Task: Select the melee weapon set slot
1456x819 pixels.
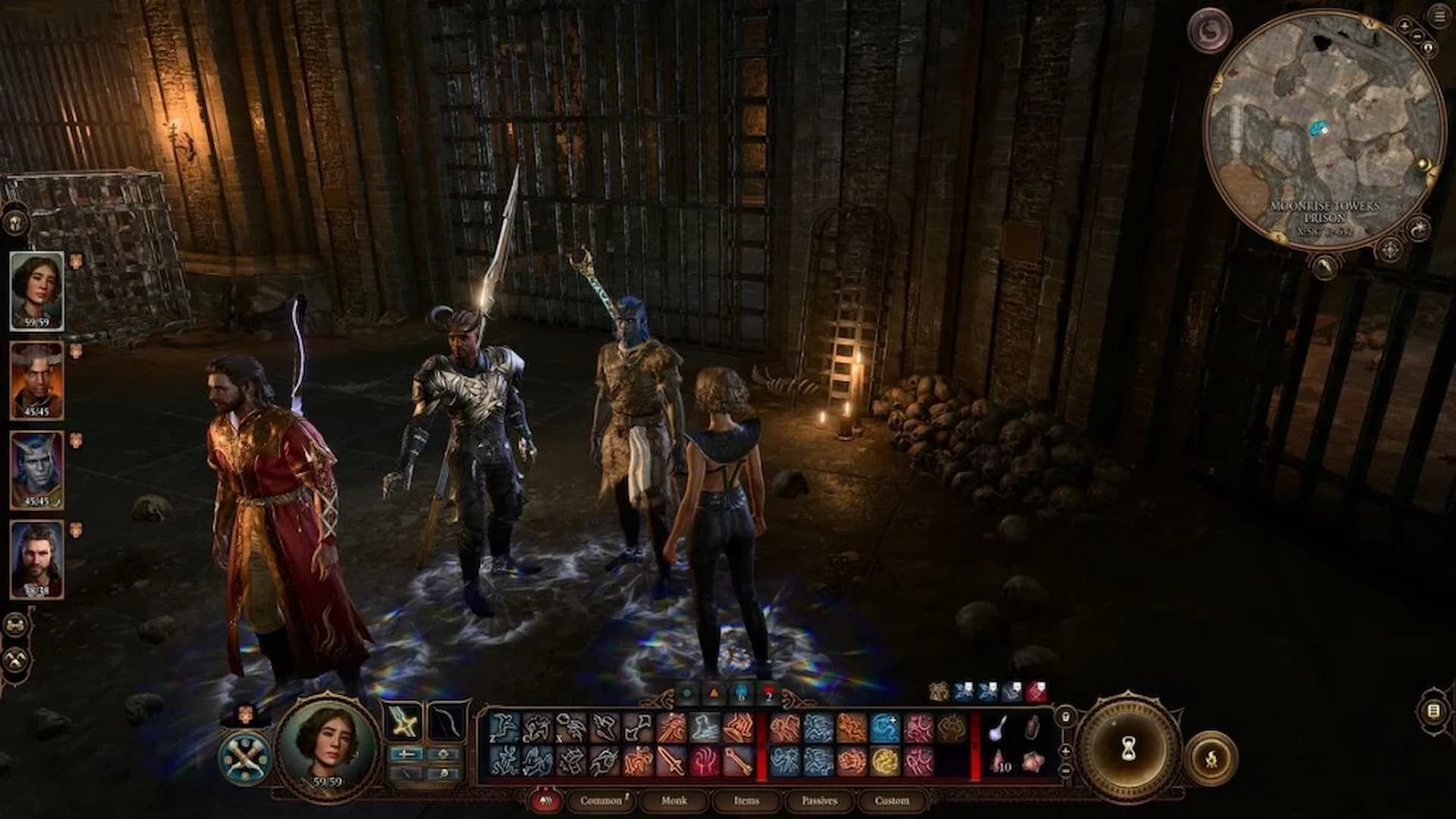Action: (x=404, y=722)
